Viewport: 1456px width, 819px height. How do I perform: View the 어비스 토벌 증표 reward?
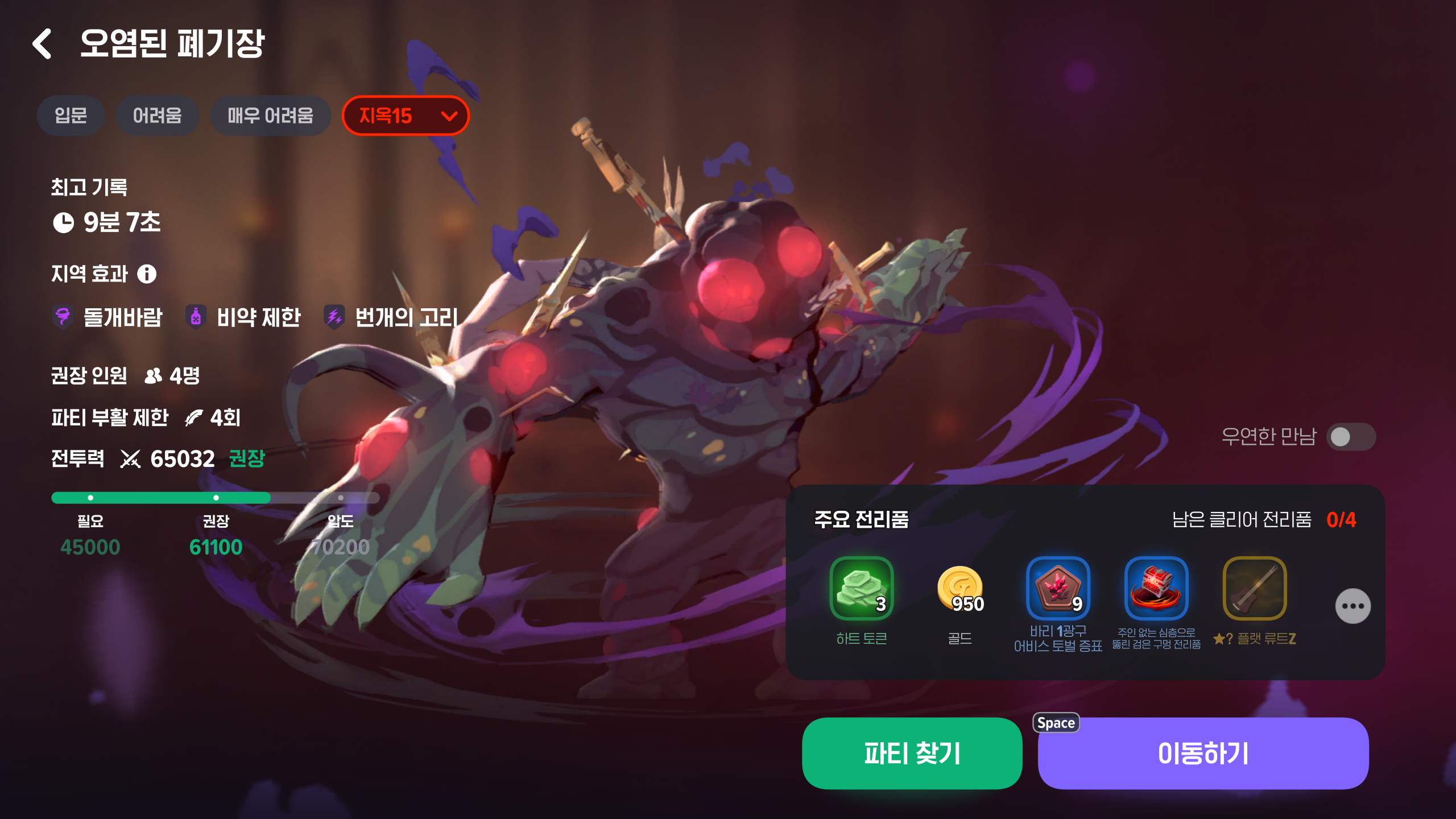(1058, 588)
